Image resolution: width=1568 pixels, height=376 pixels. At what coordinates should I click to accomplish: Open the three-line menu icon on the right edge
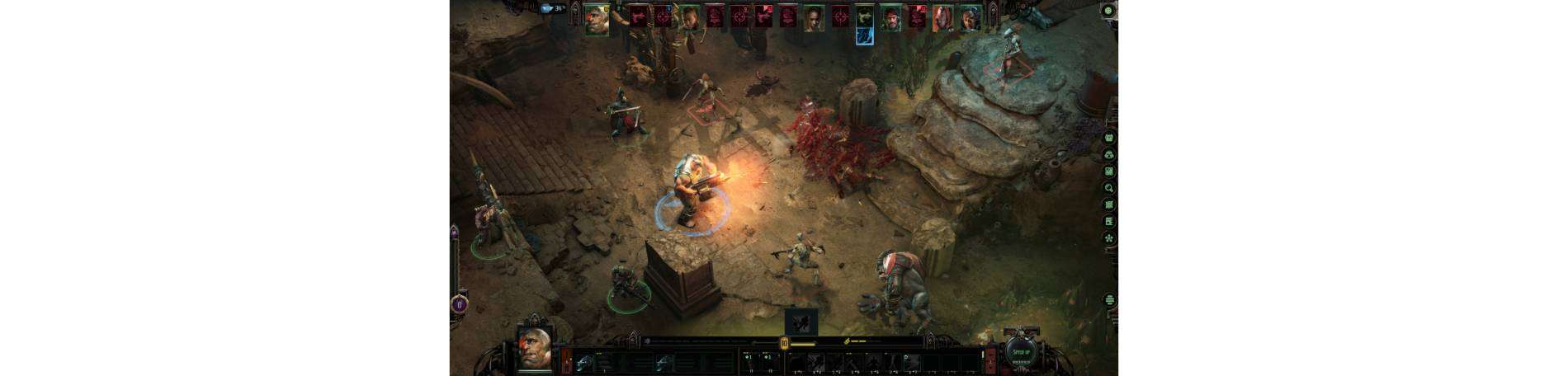1109,300
